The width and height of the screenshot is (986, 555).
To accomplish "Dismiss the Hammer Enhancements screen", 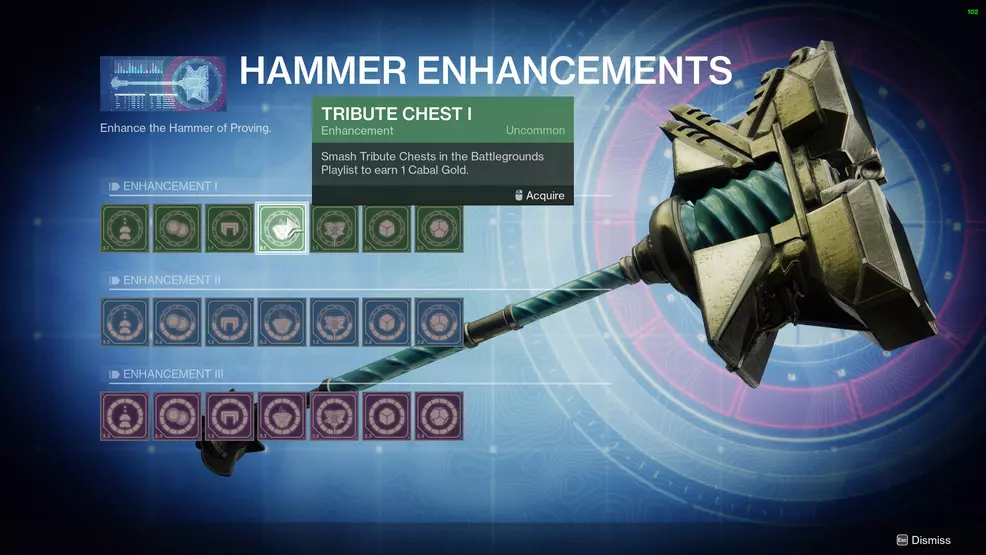I will [x=923, y=540].
